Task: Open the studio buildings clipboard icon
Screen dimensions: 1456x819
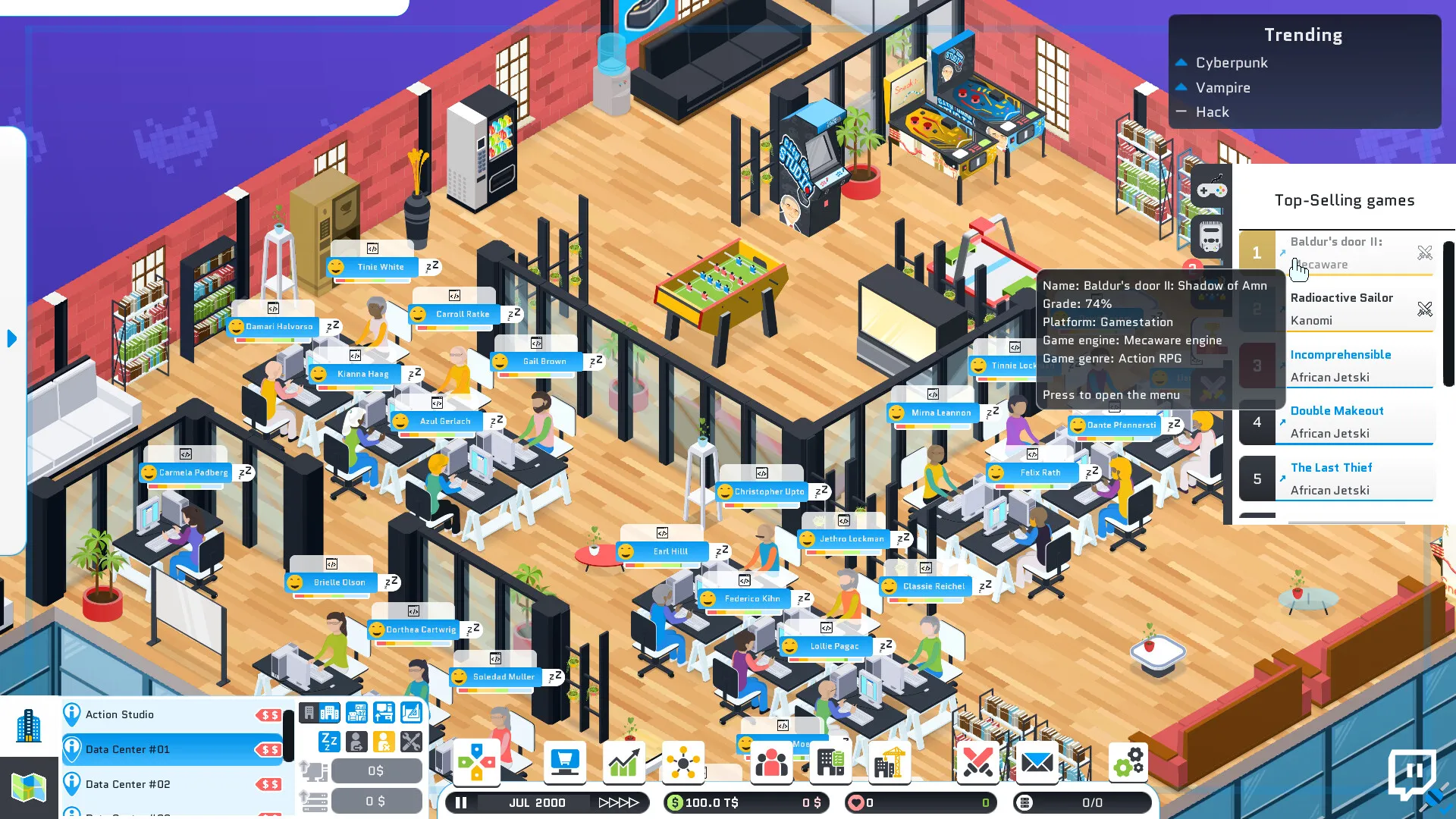Action: pyautogui.click(x=830, y=762)
